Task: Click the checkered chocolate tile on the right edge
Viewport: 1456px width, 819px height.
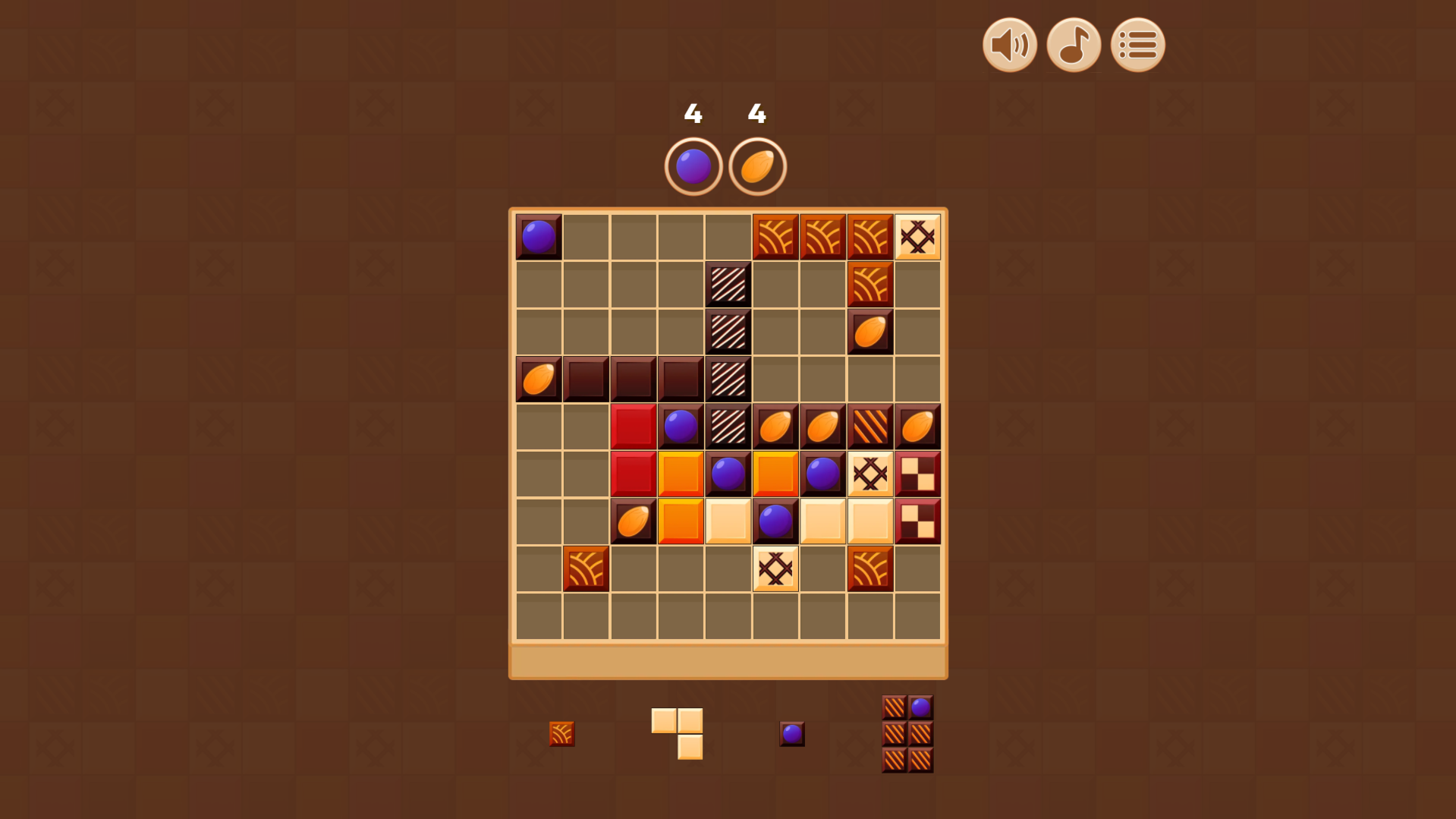Action: (x=917, y=474)
